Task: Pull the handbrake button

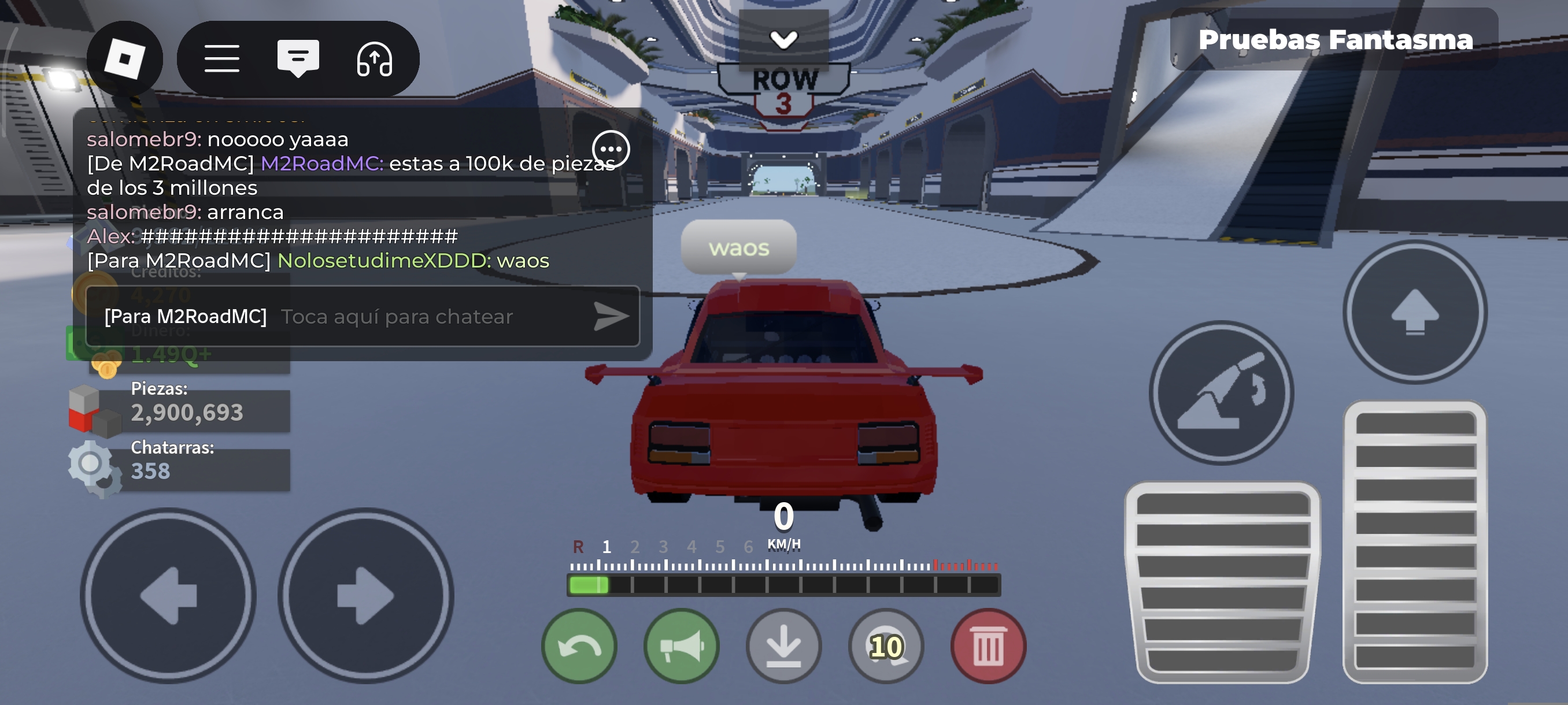Action: (1221, 393)
